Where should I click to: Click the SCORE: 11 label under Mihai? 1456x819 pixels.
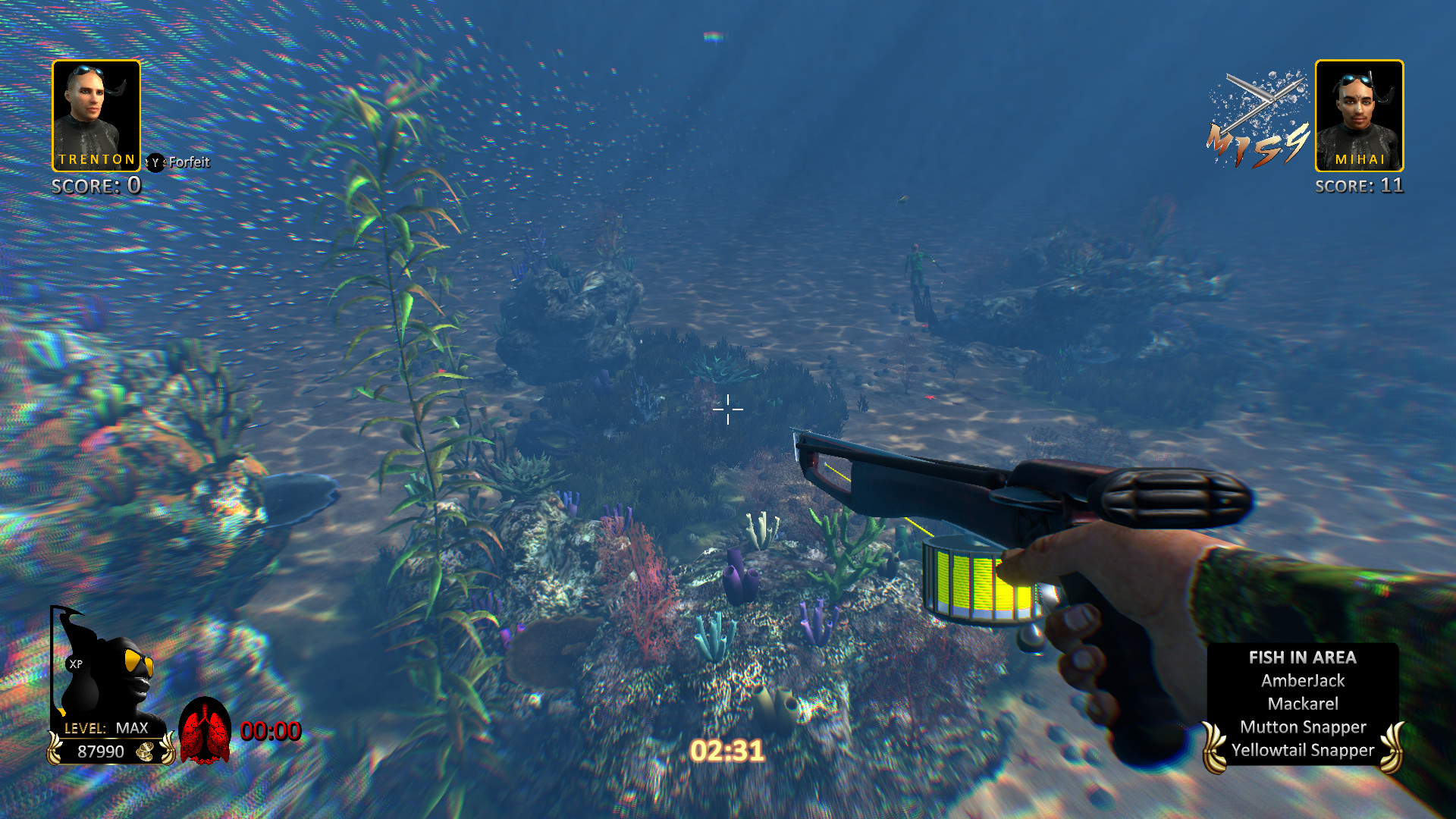pyautogui.click(x=1360, y=184)
